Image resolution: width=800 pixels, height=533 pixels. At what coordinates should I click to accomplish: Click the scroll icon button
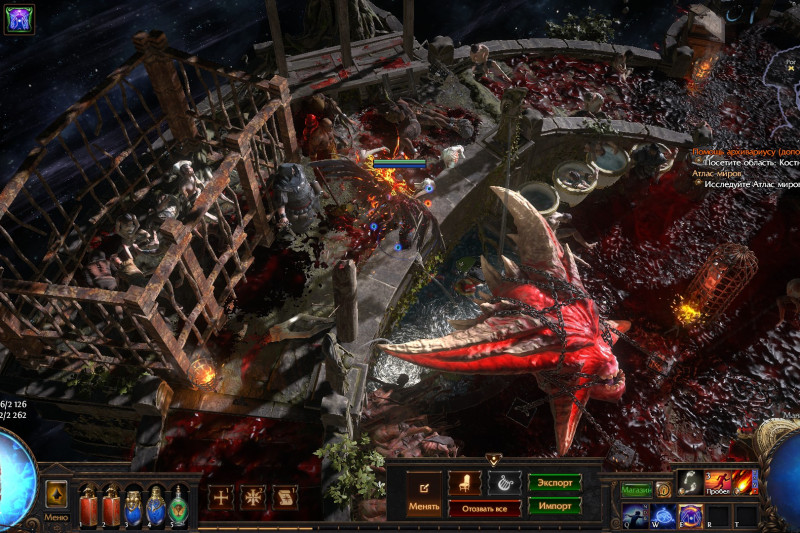[285, 496]
